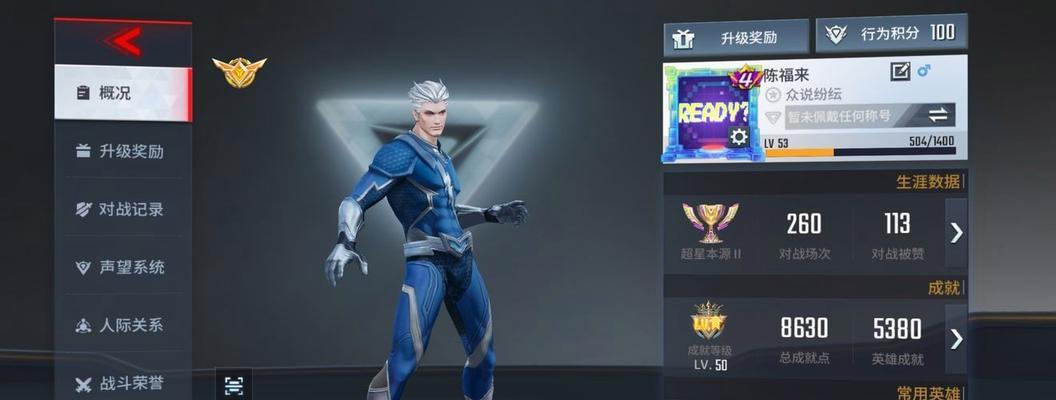
Task: Swap the equipped title
Action: pyautogui.click(x=938, y=115)
